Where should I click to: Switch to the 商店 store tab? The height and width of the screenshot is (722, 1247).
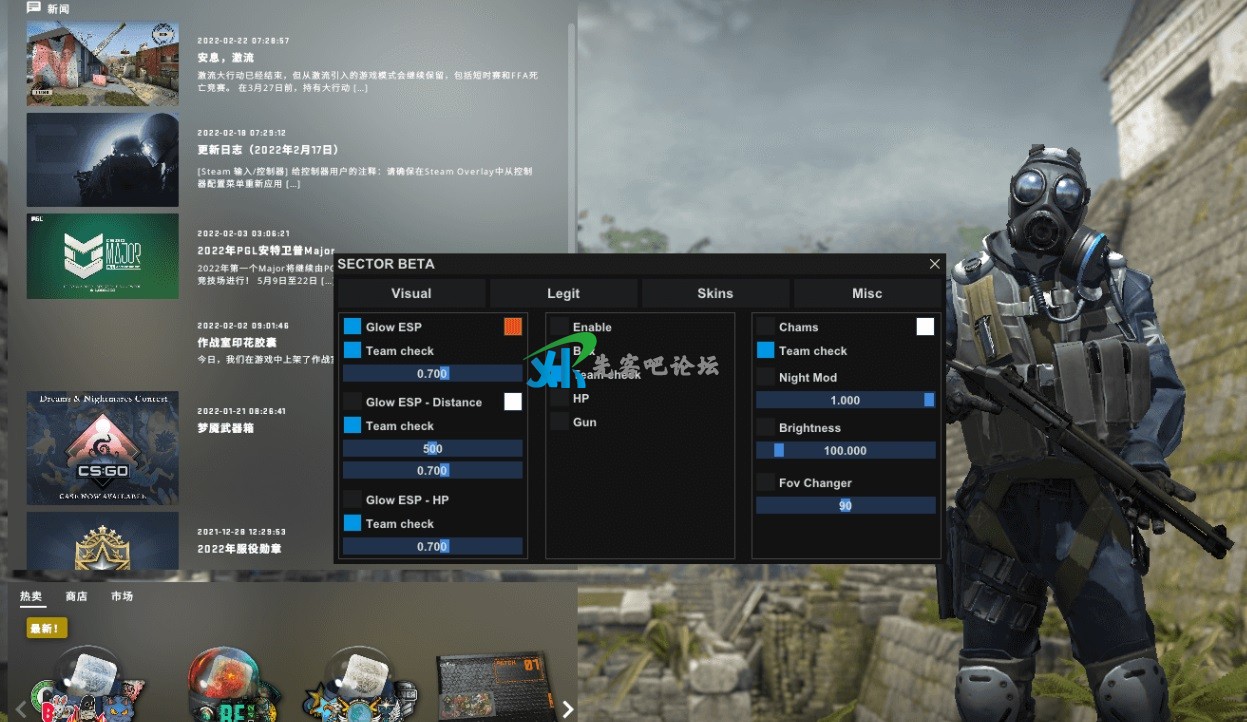click(76, 596)
